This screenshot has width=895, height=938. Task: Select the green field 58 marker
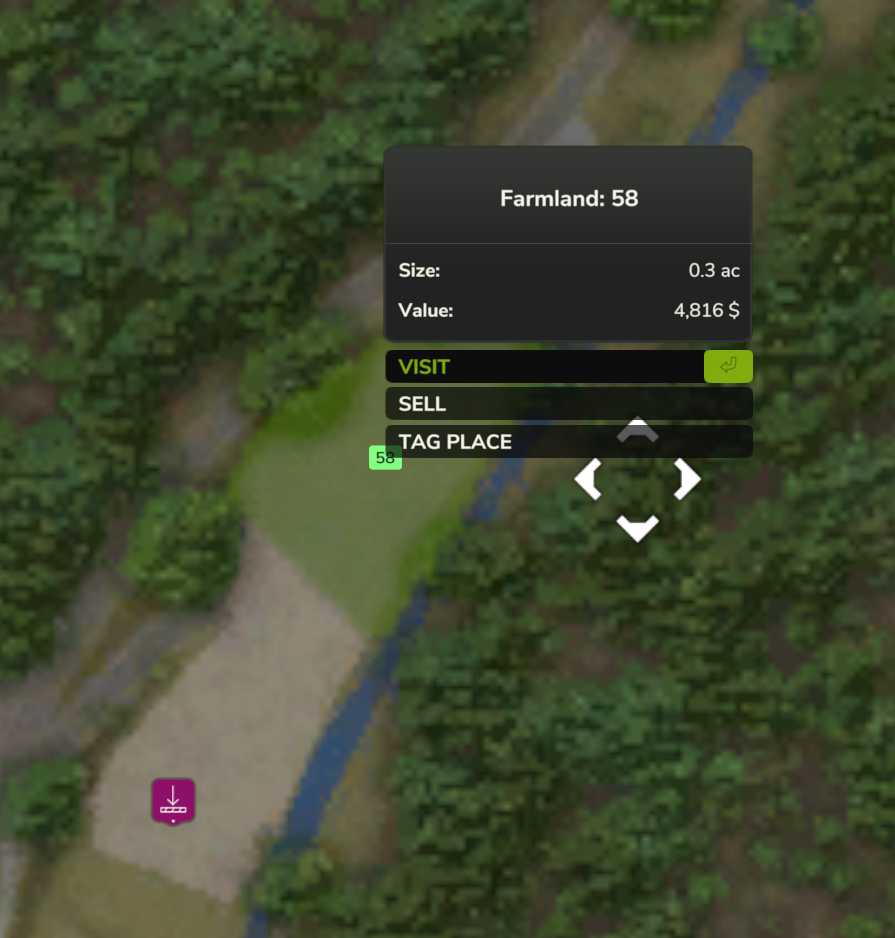point(385,458)
